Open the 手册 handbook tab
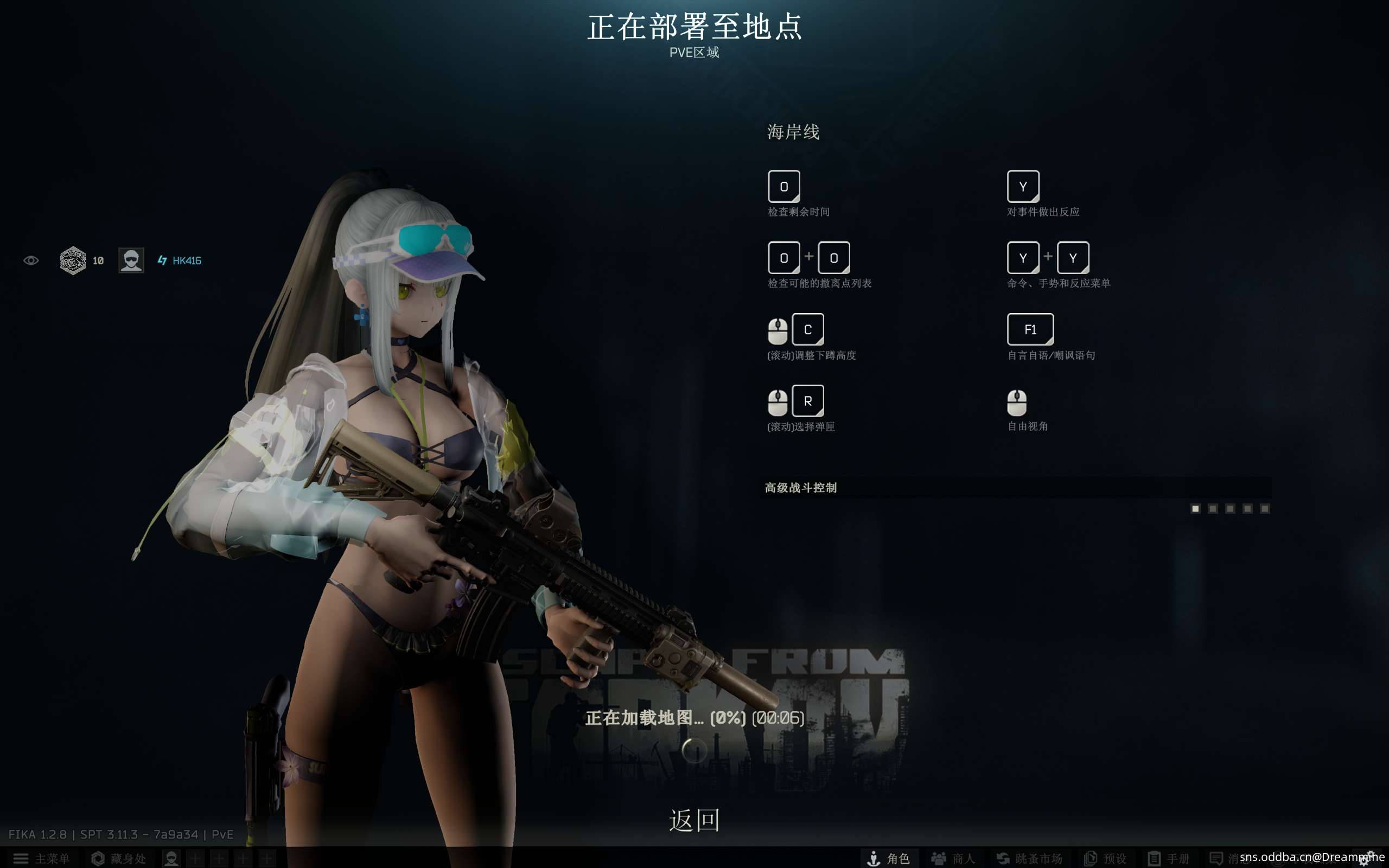The width and height of the screenshot is (1389, 868). [x=1169, y=858]
